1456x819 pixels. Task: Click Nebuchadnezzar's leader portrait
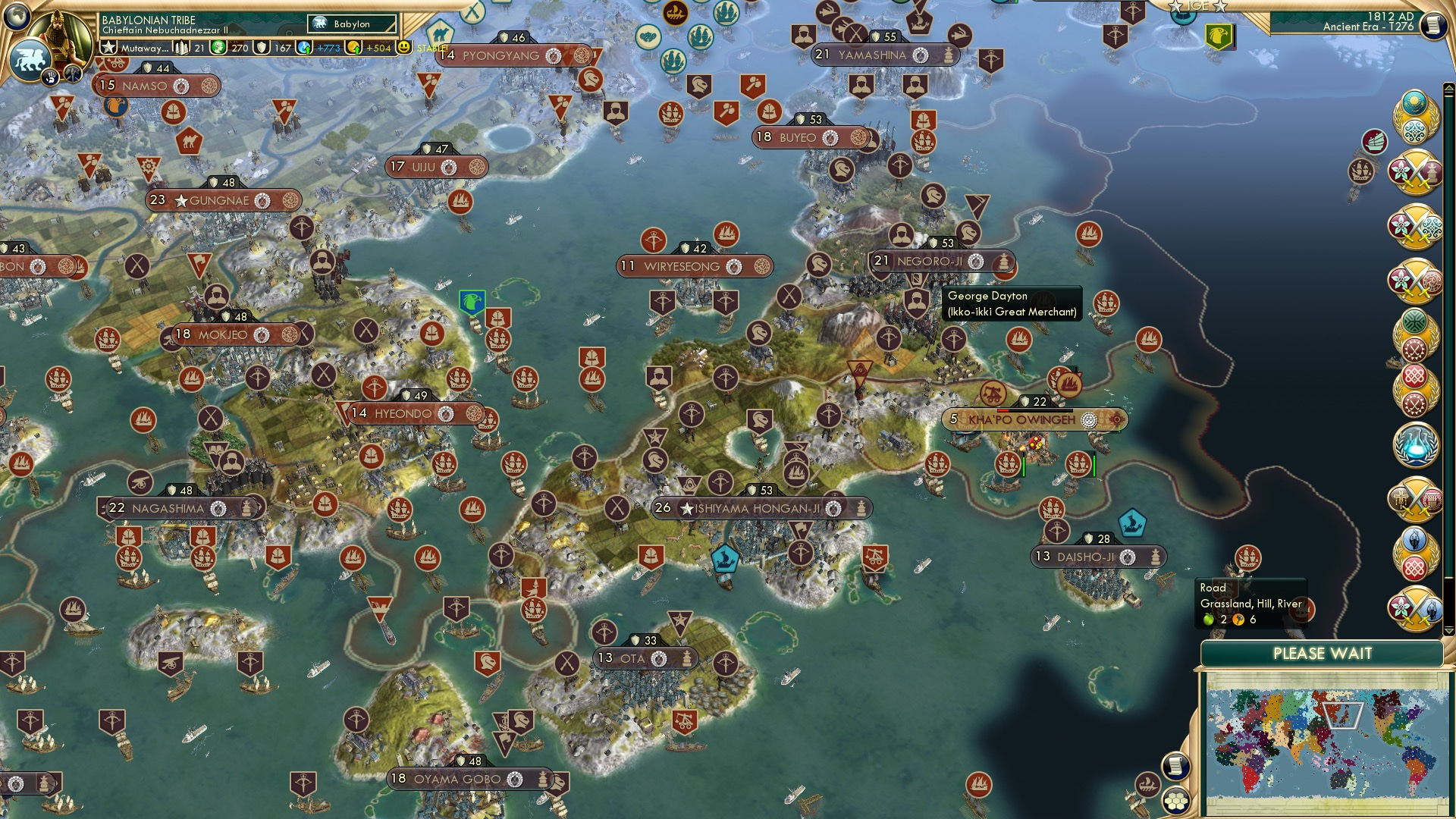pos(62,32)
